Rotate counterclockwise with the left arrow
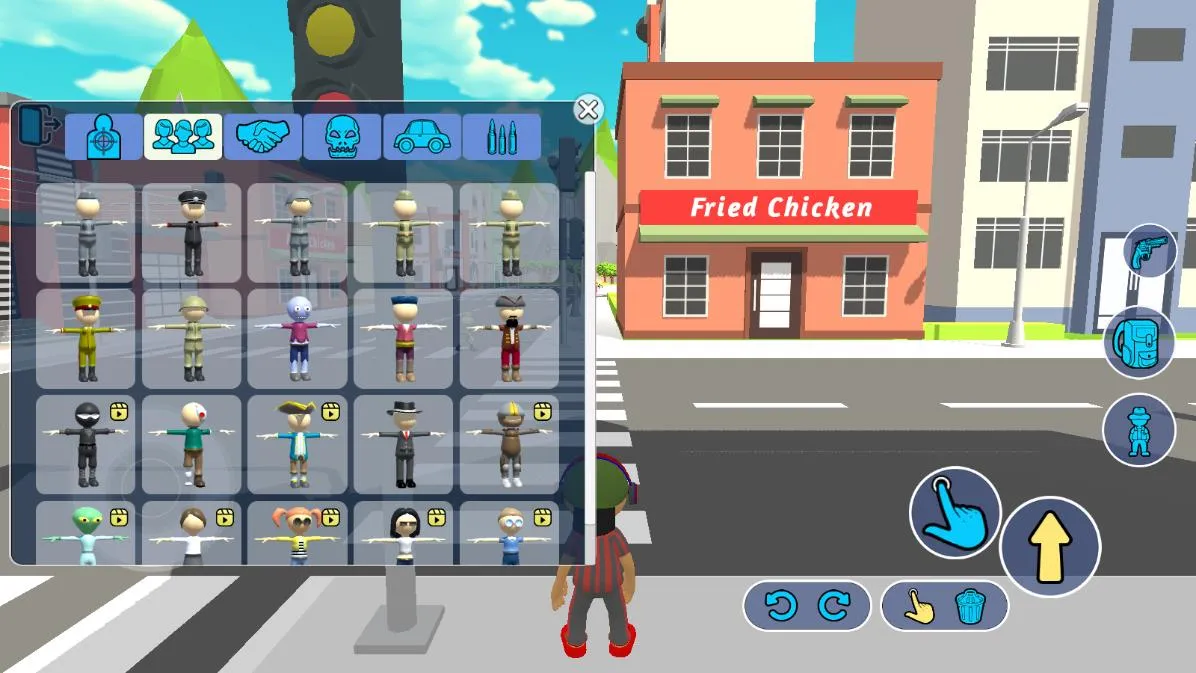This screenshot has width=1196, height=673. tap(780, 607)
